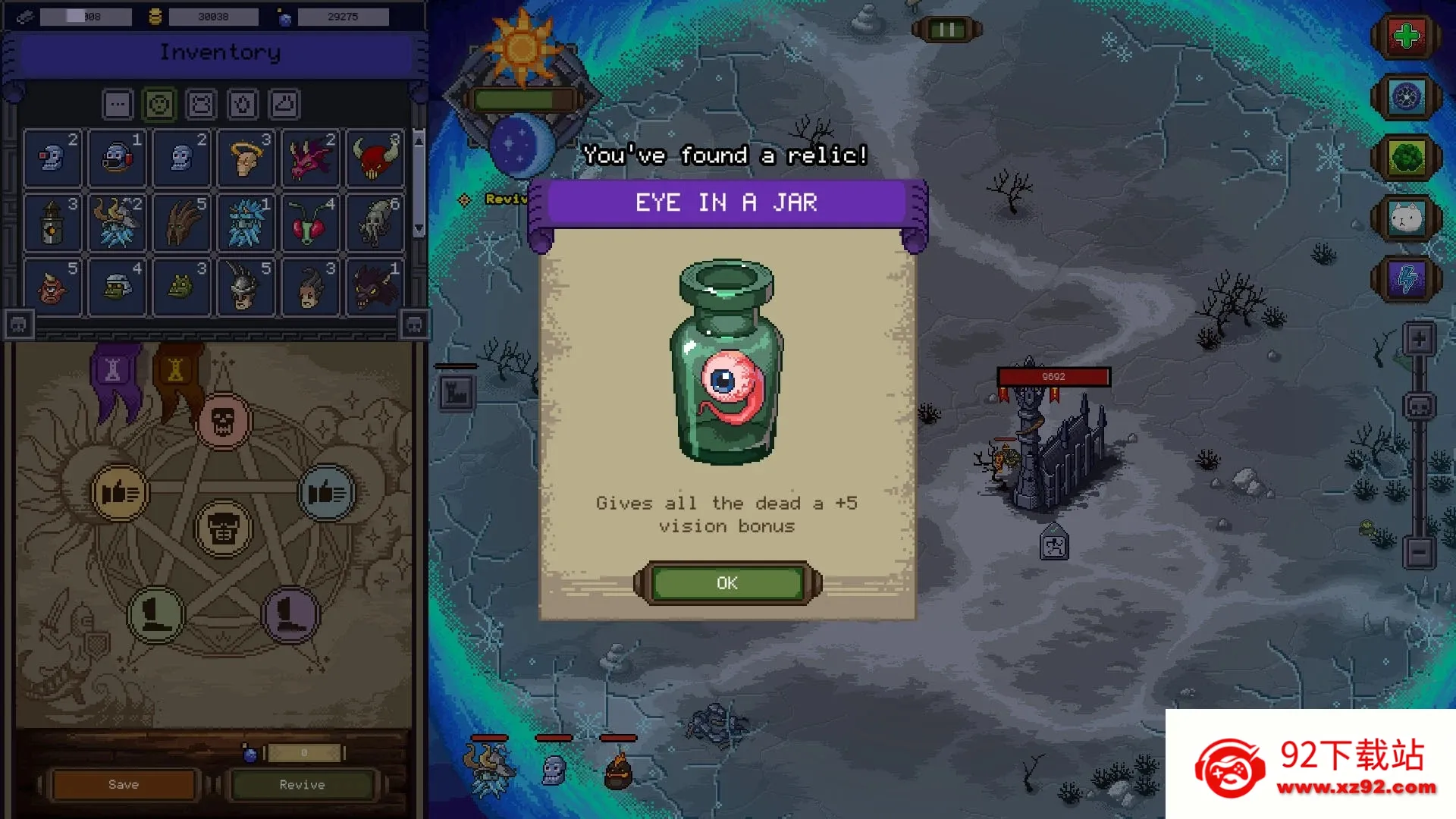Select the green bush spell icon
This screenshot has width=1456, height=819.
[x=1407, y=158]
